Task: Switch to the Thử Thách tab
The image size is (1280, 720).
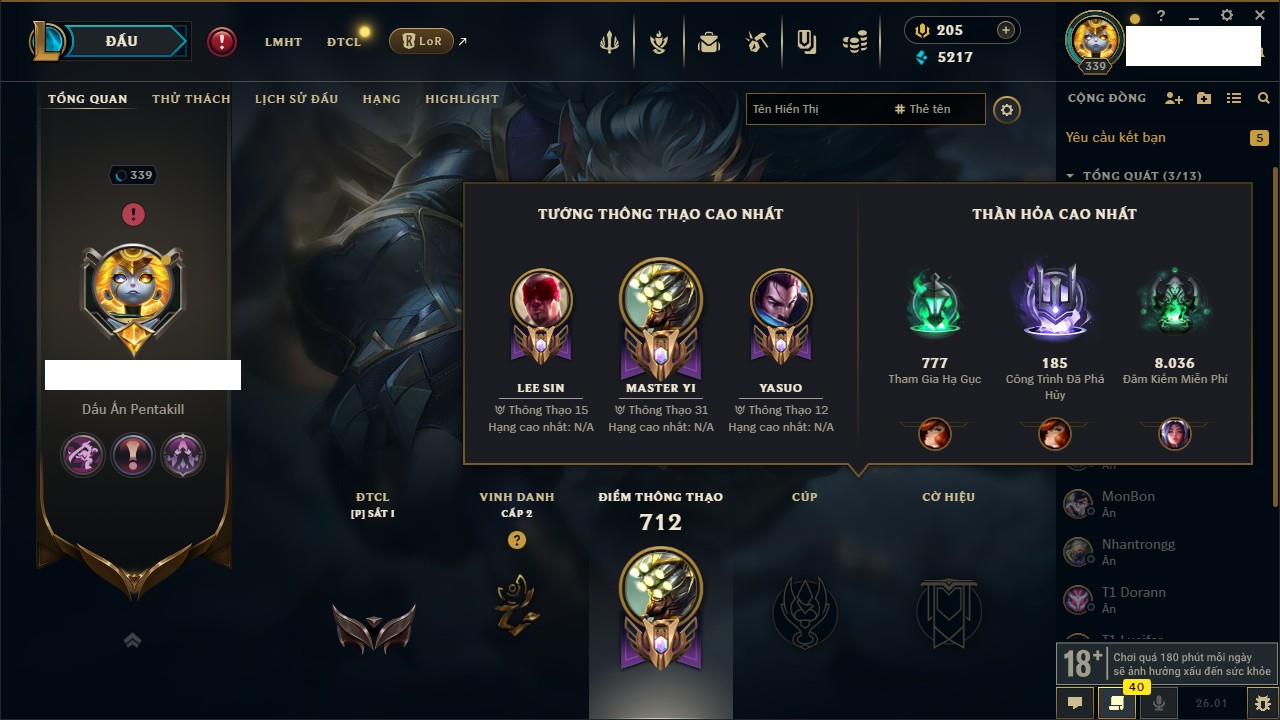Action: click(x=191, y=99)
